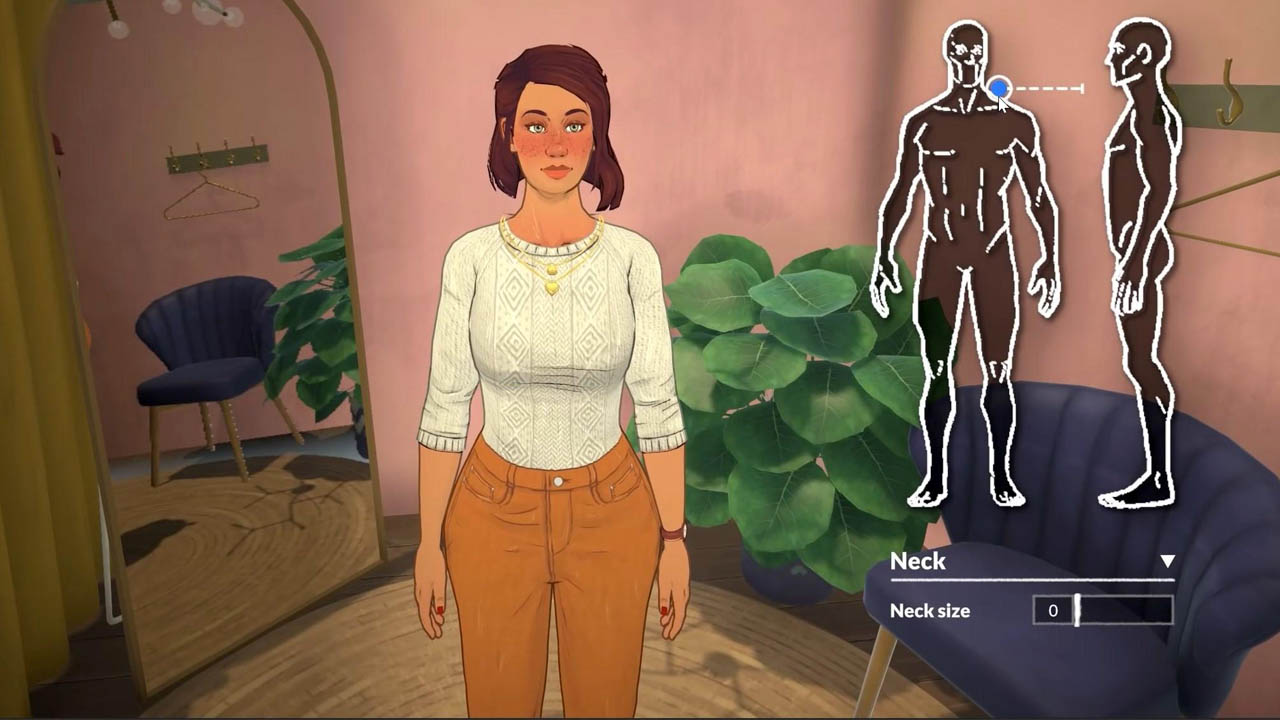Viewport: 1280px width, 720px height.
Task: Select the Neck size value field
Action: tap(1052, 610)
